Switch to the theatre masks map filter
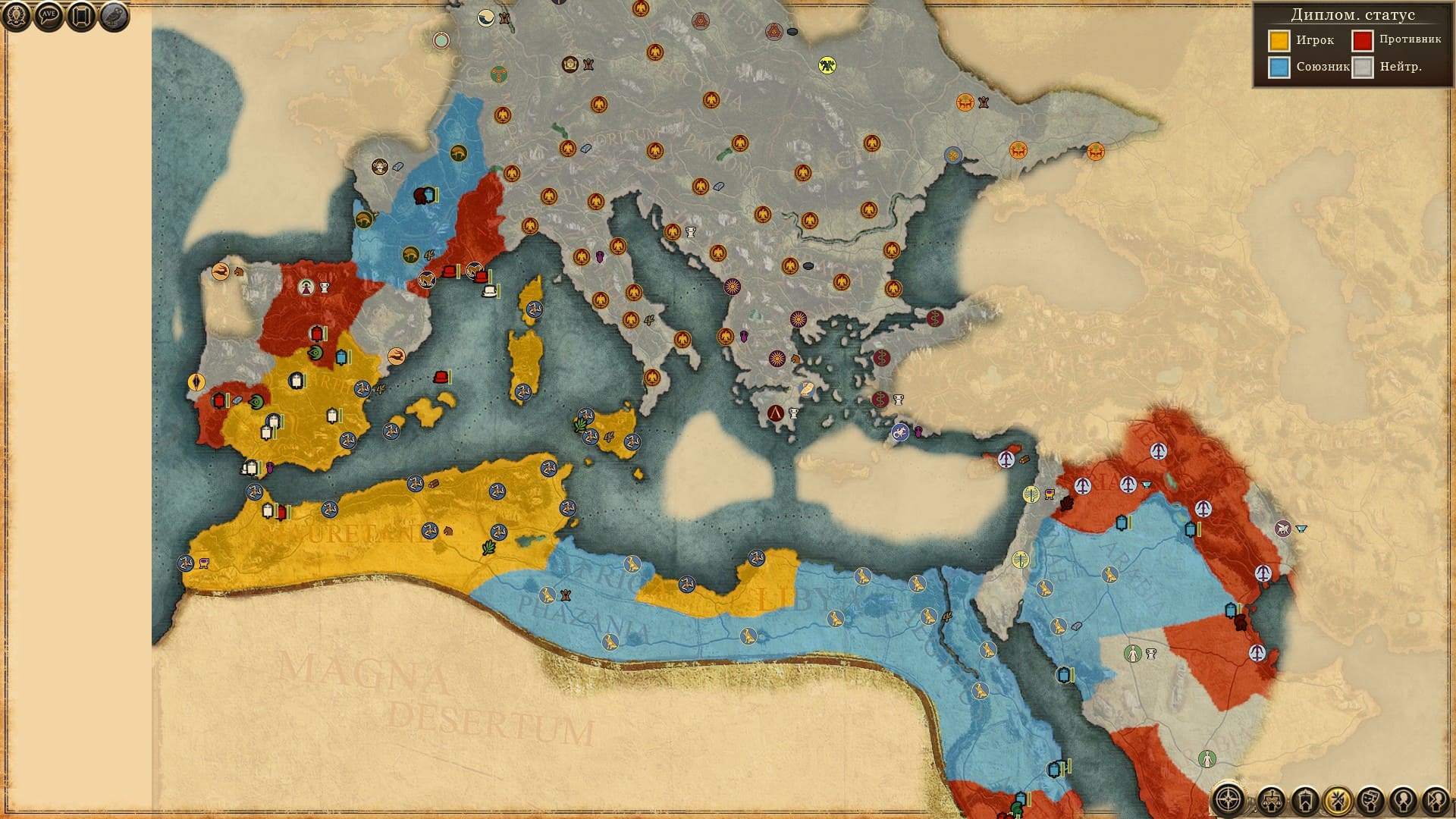The height and width of the screenshot is (819, 1456). (1370, 800)
